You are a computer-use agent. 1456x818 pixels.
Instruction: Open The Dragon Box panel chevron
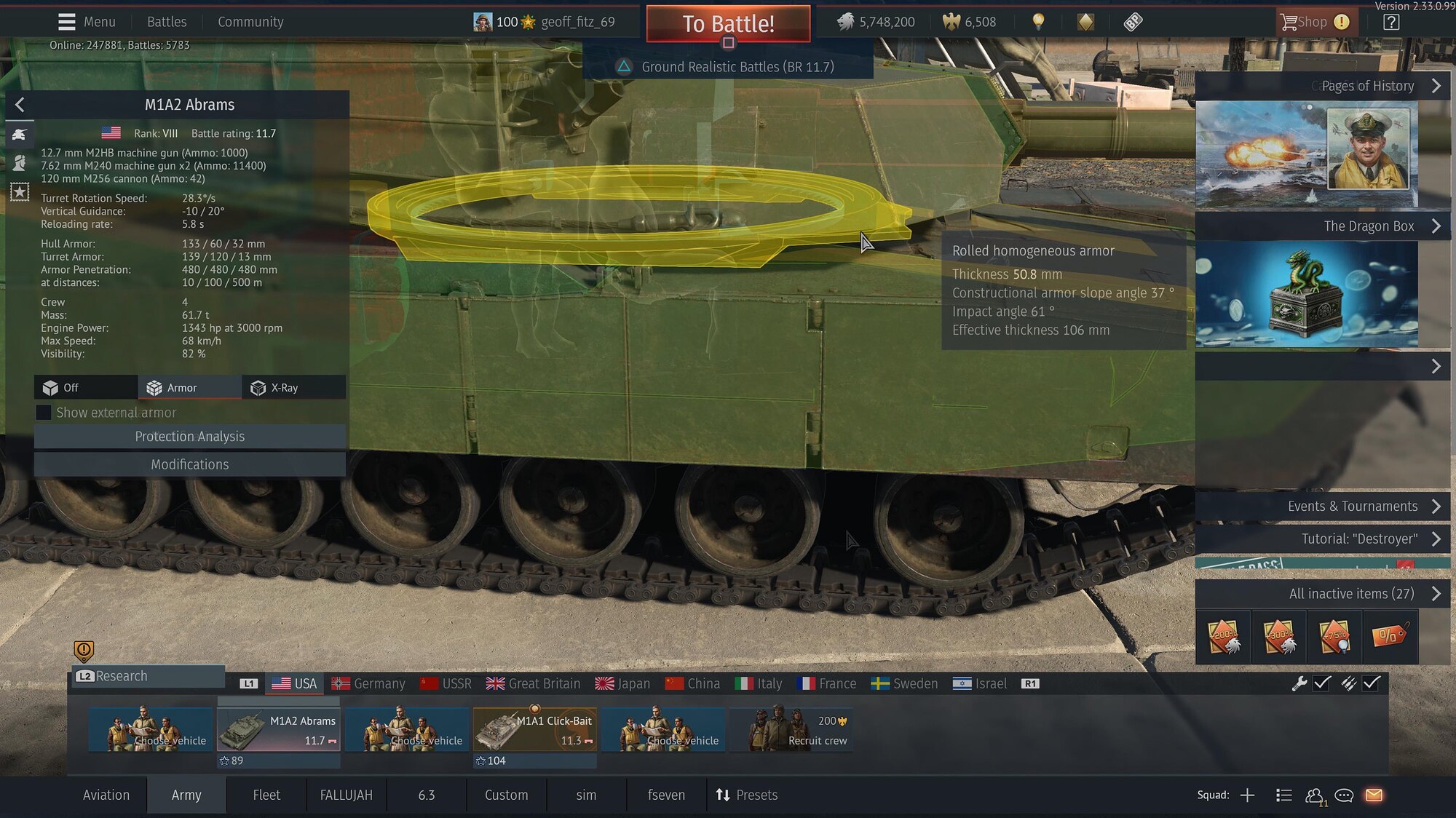click(1436, 226)
